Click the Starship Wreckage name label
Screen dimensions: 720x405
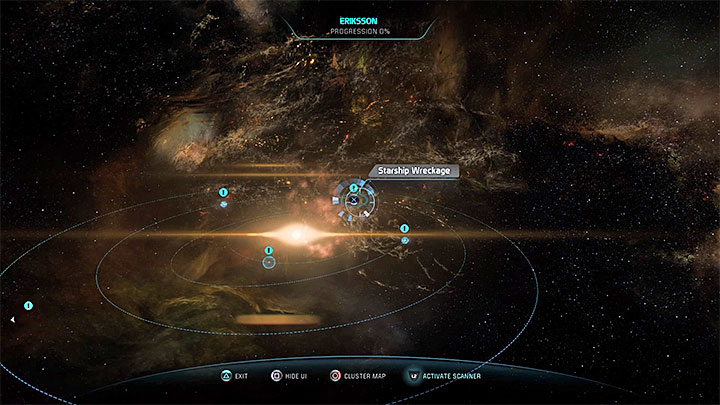[414, 171]
